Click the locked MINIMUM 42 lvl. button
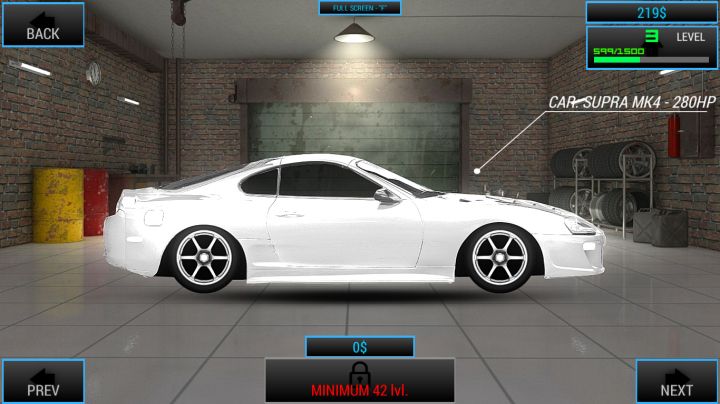 [x=359, y=380]
